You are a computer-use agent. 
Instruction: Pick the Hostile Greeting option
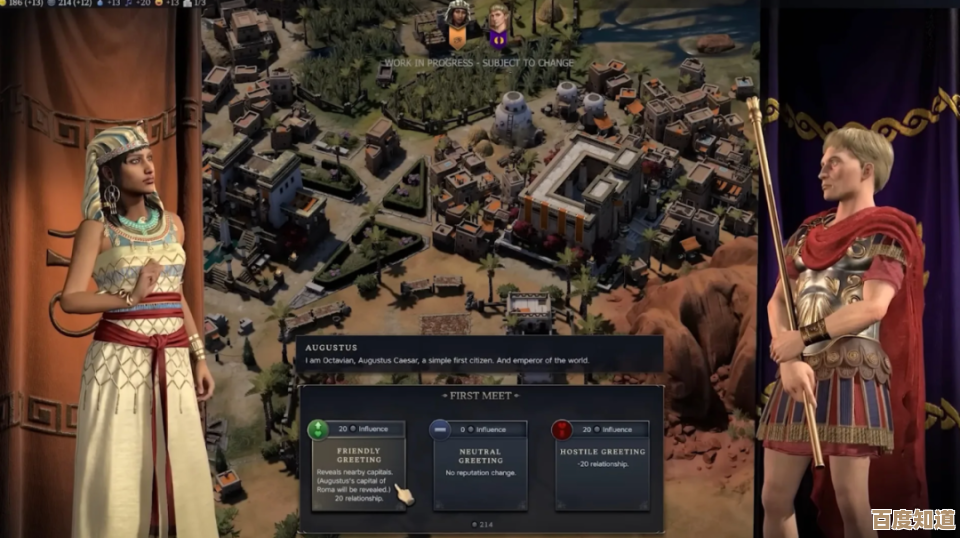(601, 464)
